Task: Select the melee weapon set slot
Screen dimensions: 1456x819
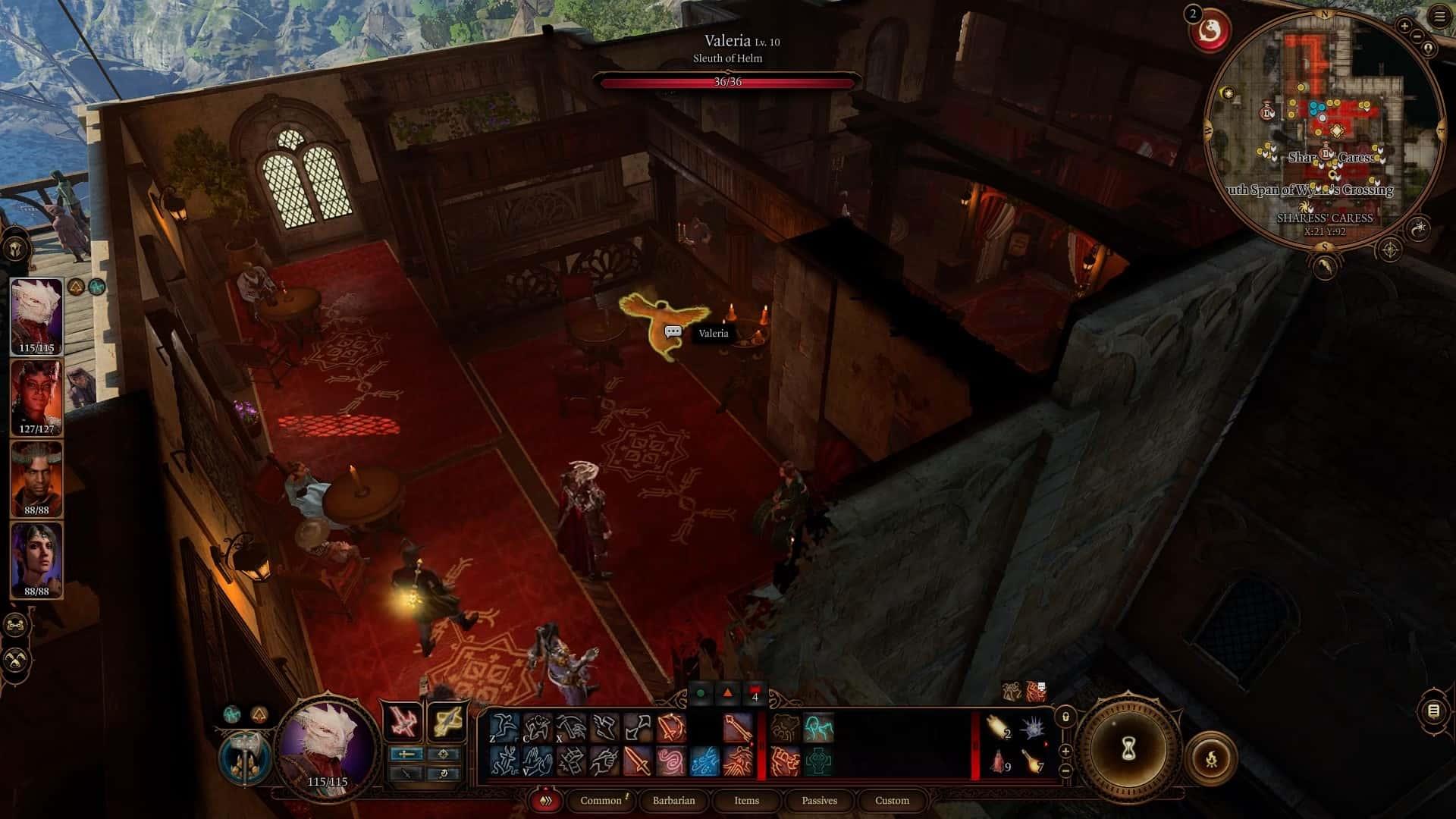Action: point(403,721)
